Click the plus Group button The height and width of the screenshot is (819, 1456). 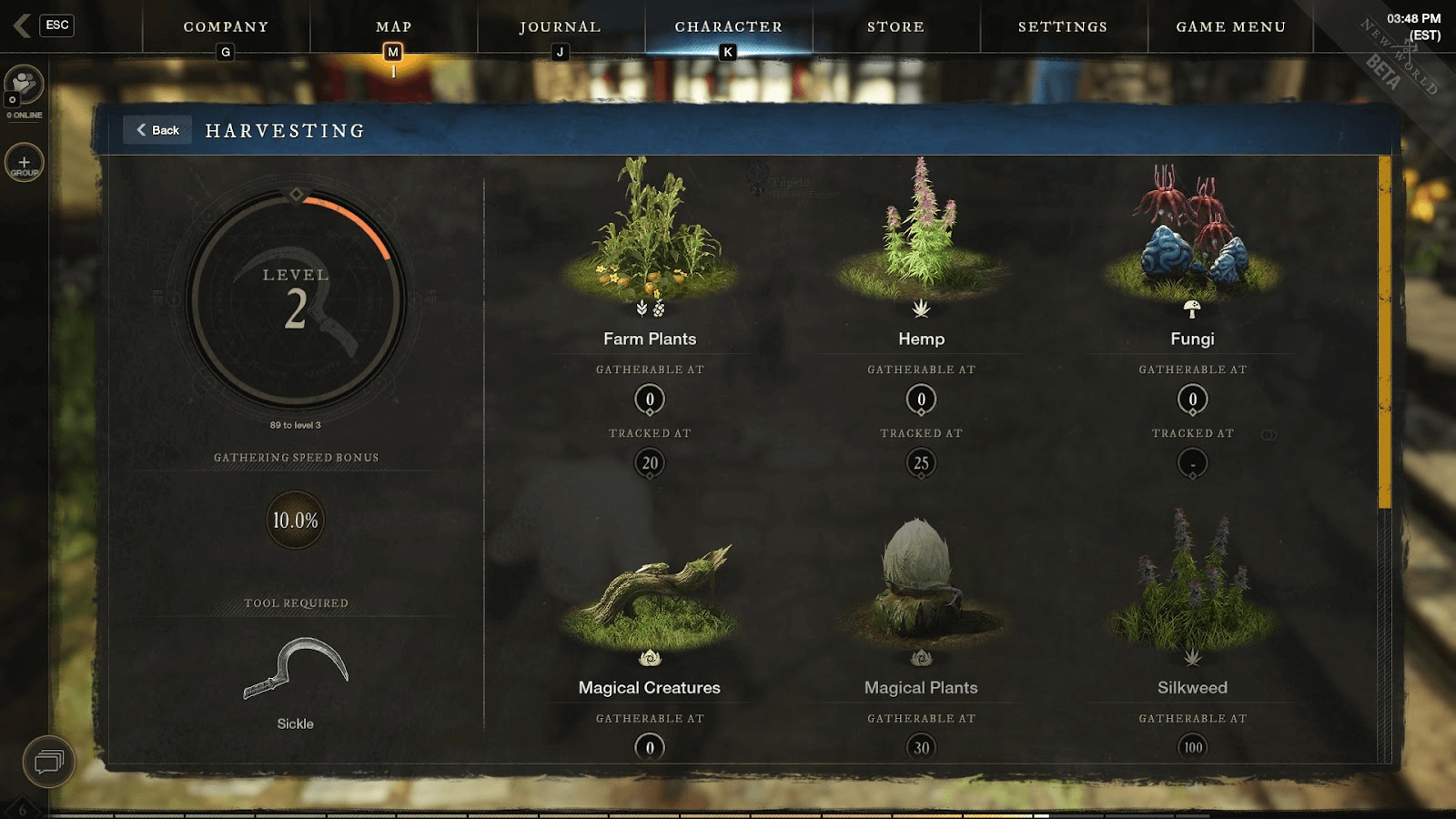pos(25,163)
